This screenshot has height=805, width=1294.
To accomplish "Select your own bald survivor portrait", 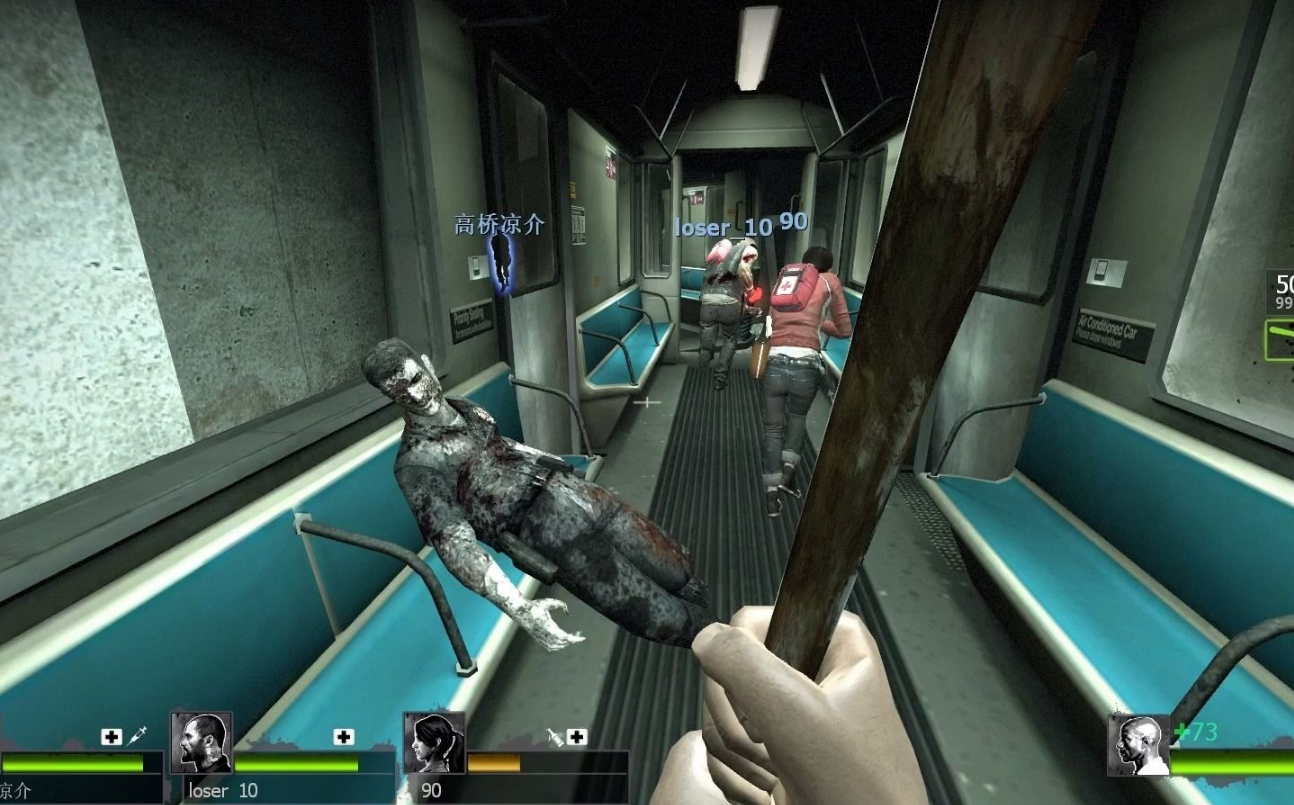I will tap(1138, 745).
